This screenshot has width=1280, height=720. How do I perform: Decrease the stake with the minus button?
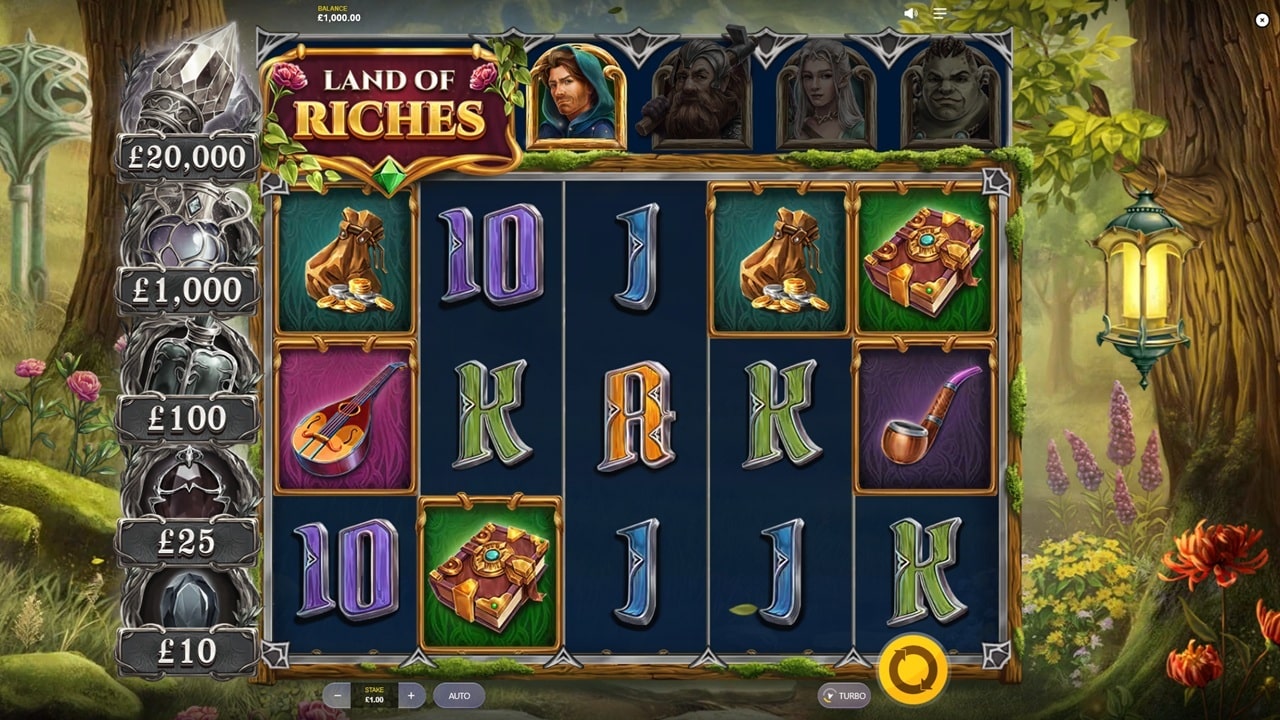tap(338, 696)
